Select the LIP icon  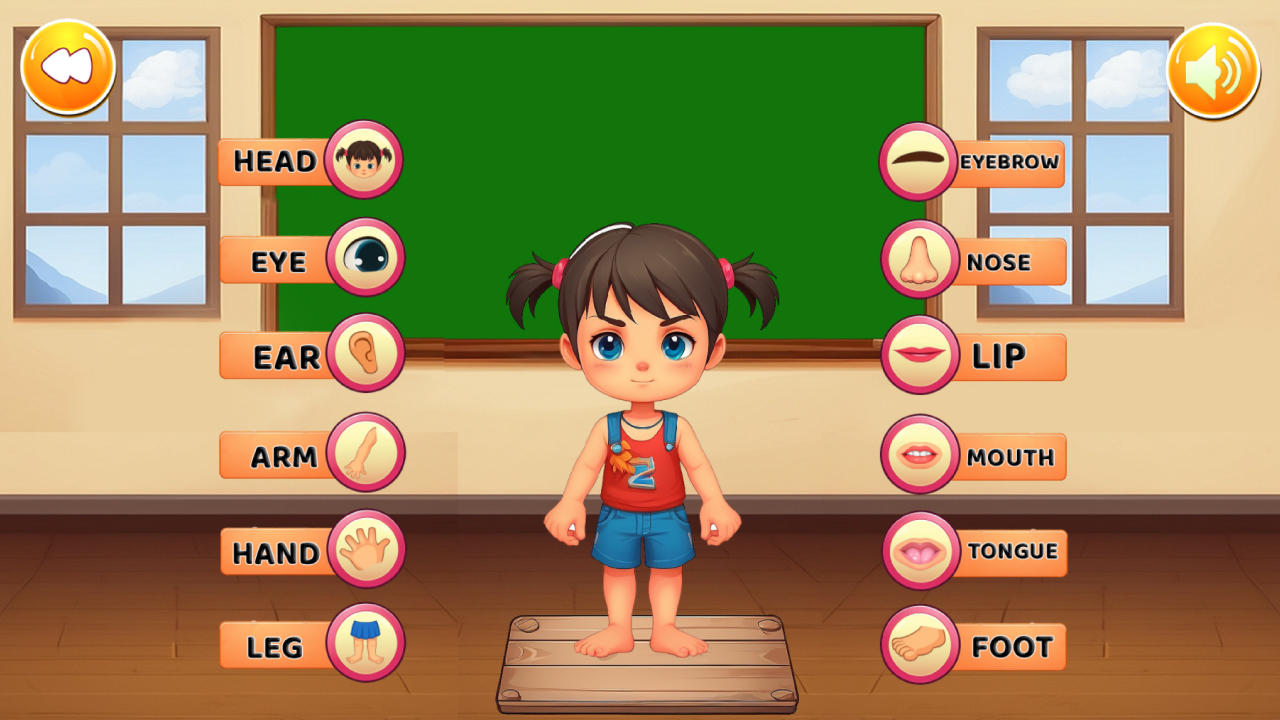pos(917,355)
